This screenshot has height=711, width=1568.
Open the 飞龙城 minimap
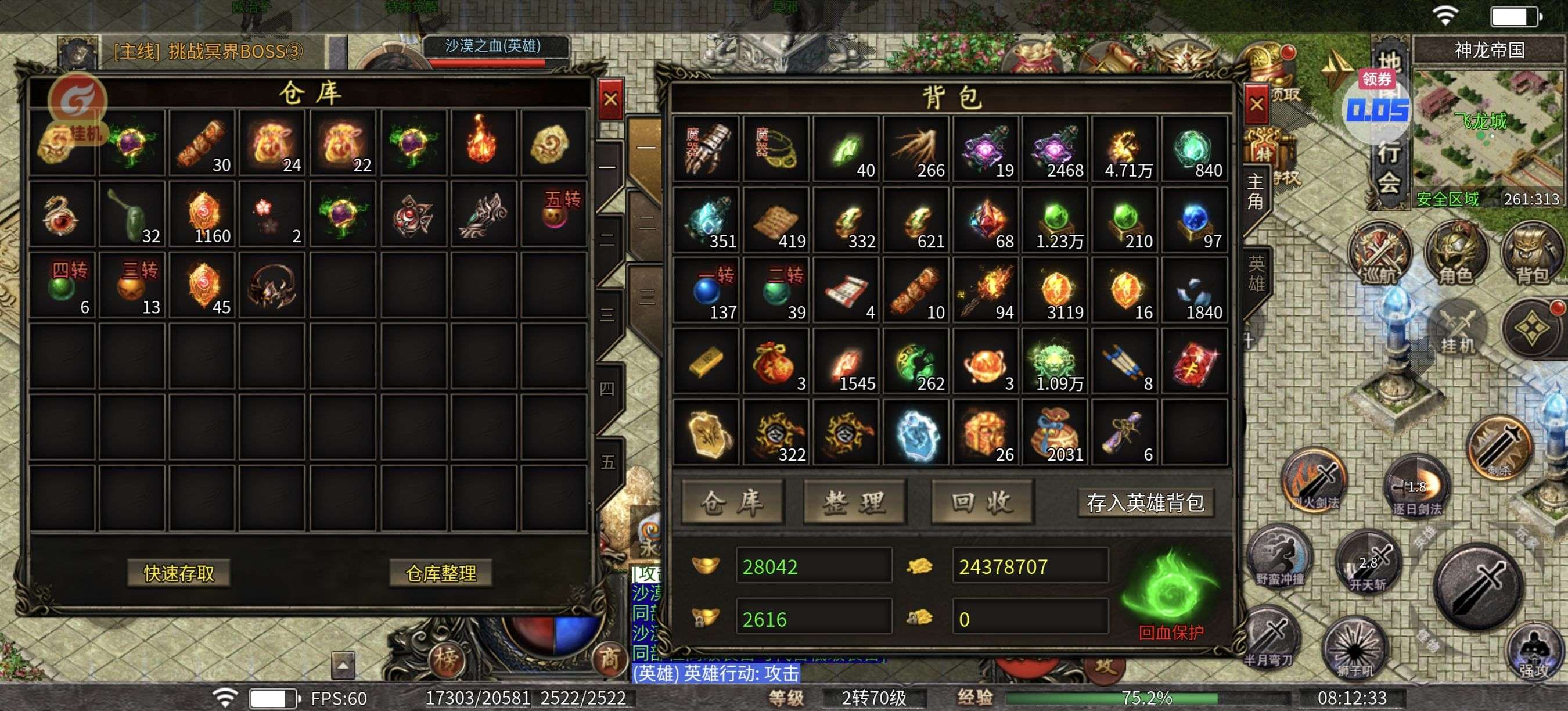tap(1488, 137)
